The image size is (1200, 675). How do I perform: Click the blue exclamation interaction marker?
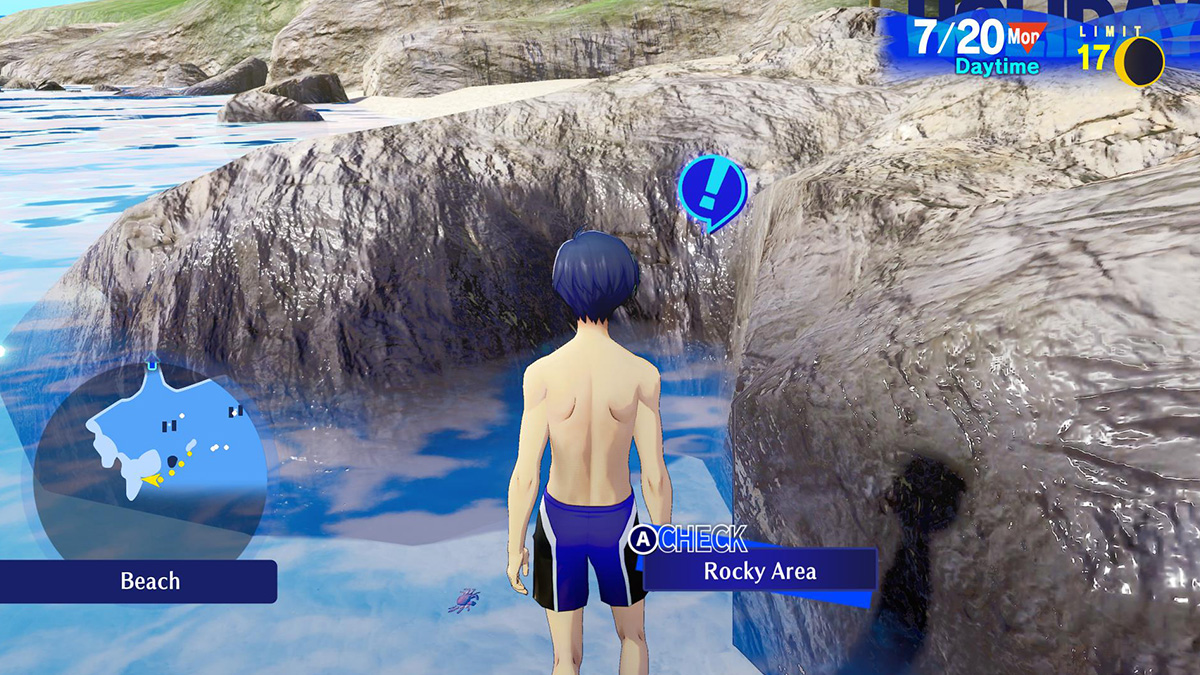coord(711,188)
